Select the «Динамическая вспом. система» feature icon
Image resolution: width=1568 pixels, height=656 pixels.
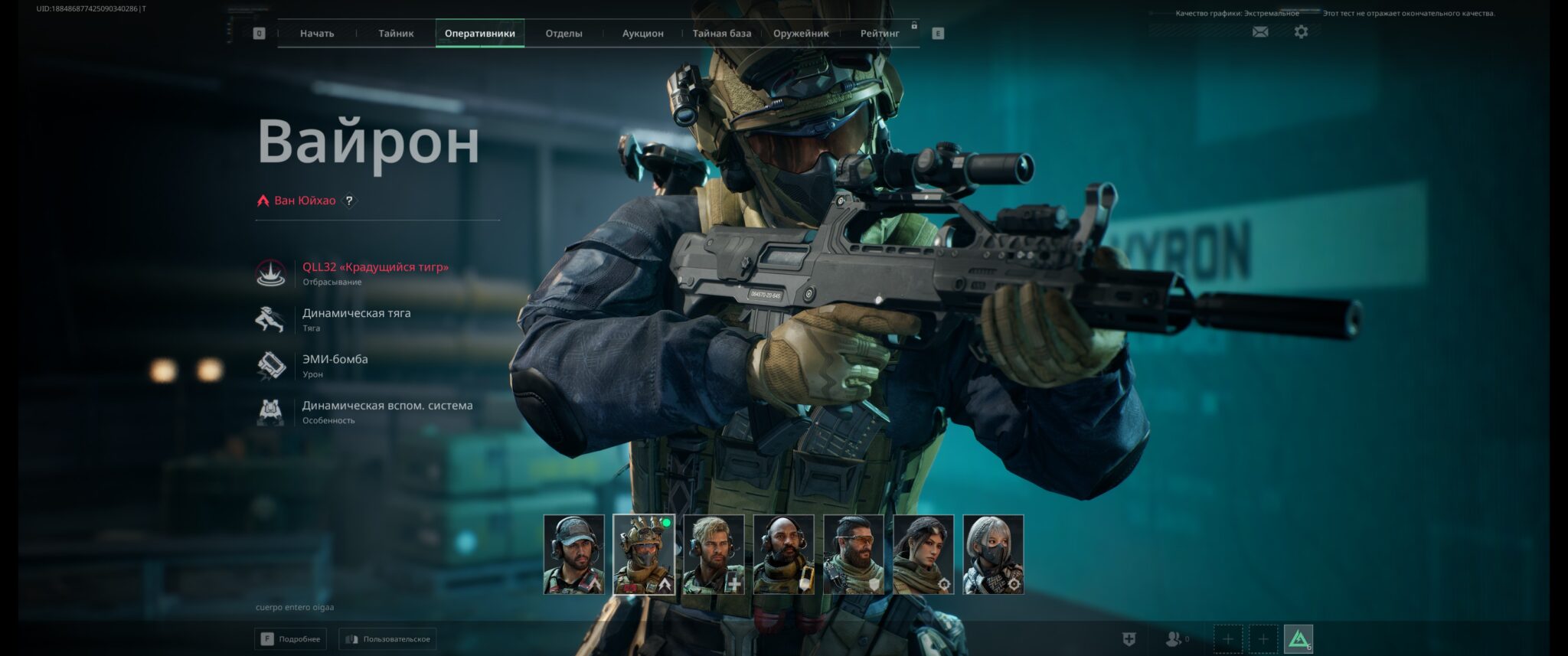click(x=269, y=412)
